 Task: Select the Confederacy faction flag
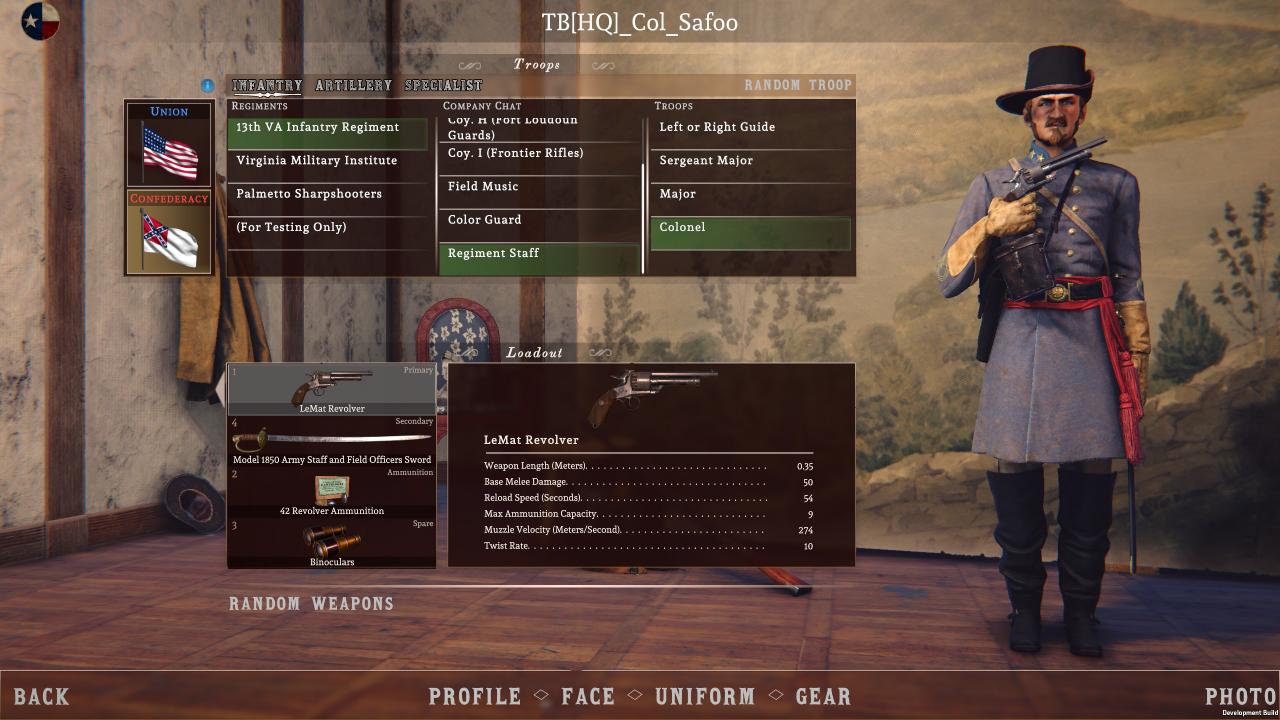[169, 232]
